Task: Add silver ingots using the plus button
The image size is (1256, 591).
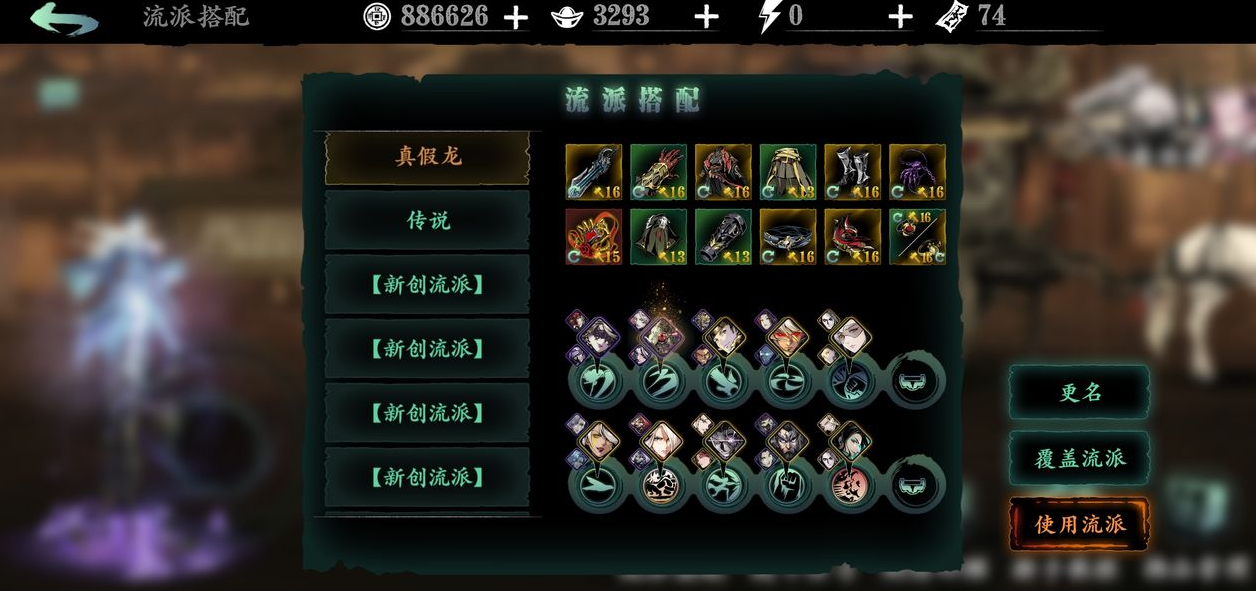Action: pyautogui.click(x=706, y=17)
